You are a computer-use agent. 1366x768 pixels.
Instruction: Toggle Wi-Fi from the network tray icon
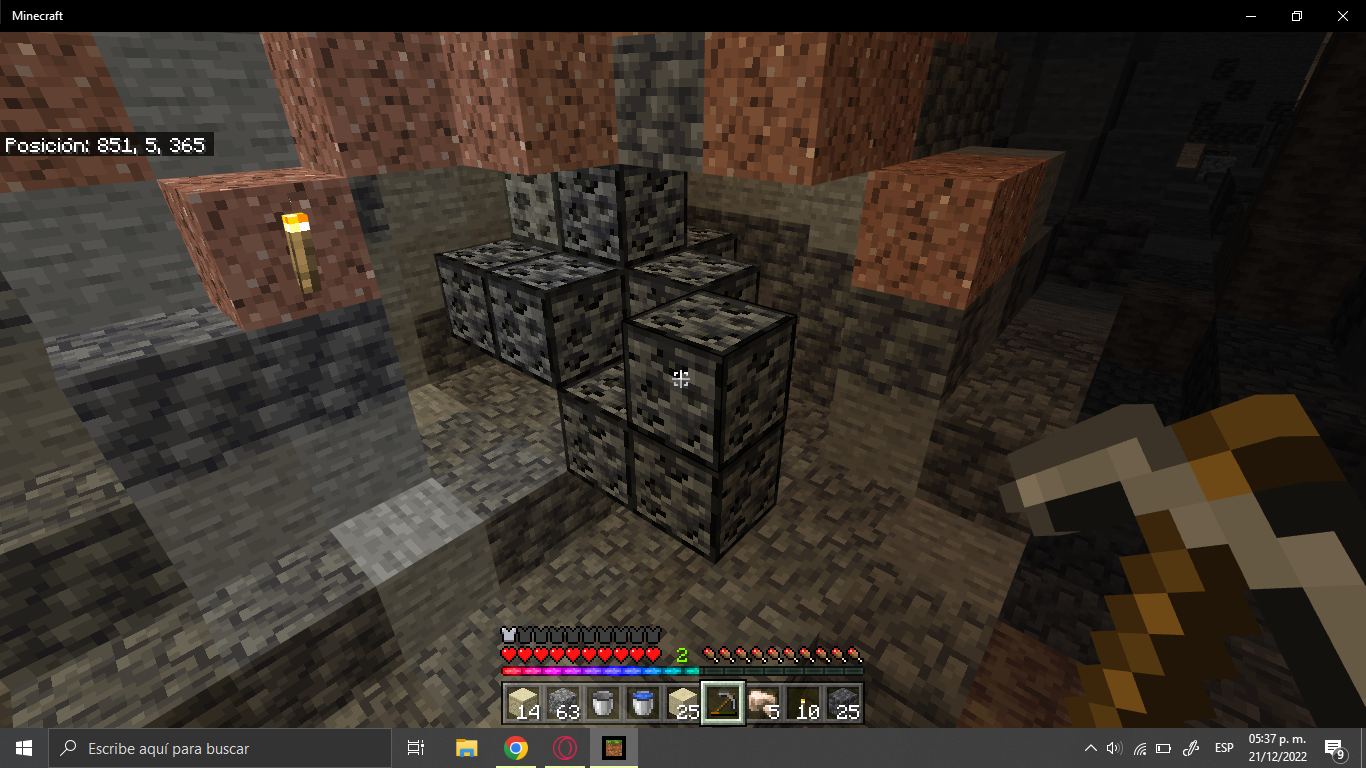[1139, 747]
